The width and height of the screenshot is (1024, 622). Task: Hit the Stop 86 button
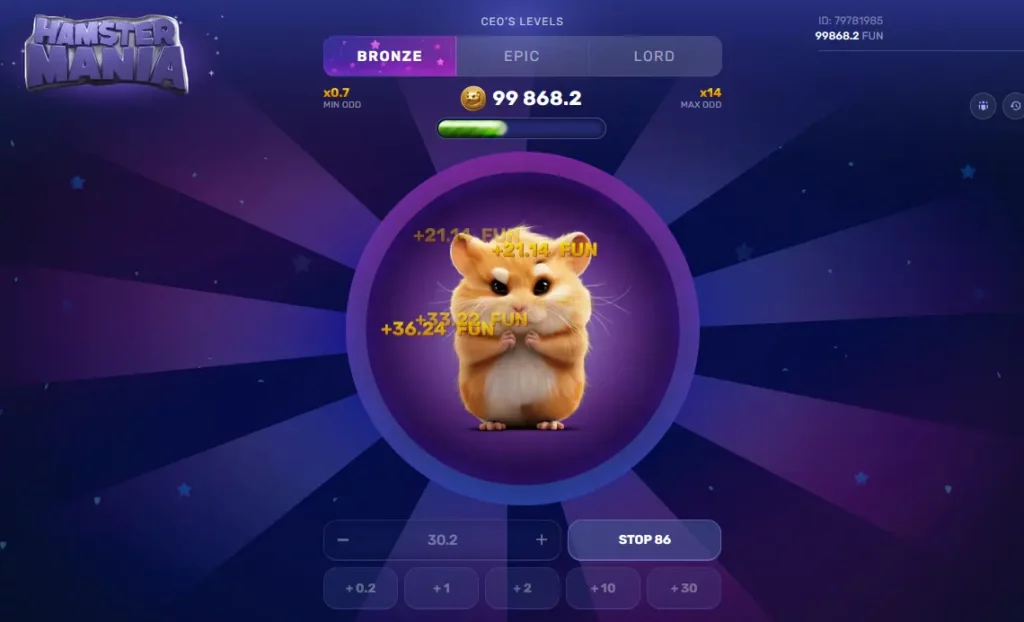[644, 540]
